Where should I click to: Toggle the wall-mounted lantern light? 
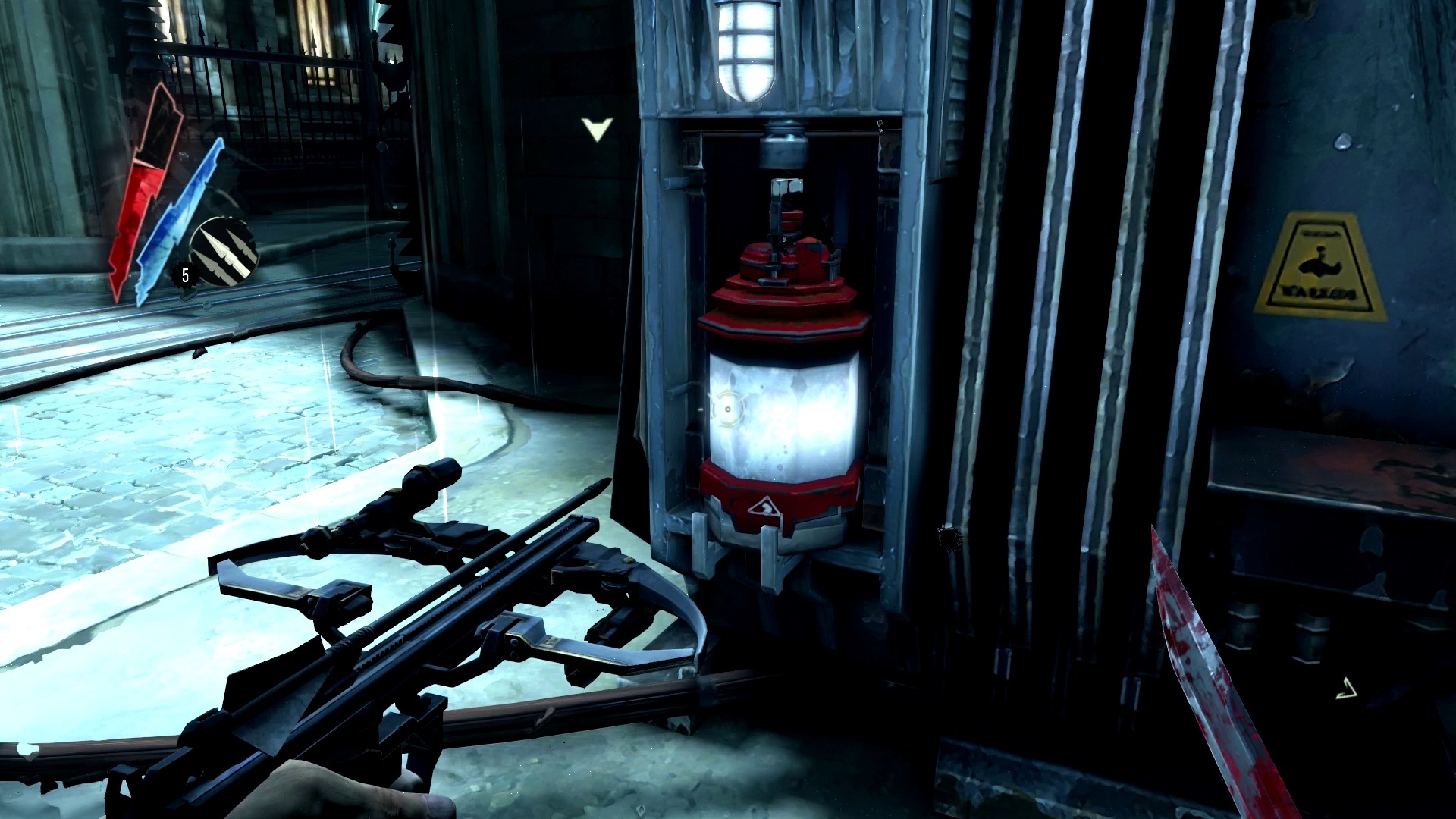(745, 49)
